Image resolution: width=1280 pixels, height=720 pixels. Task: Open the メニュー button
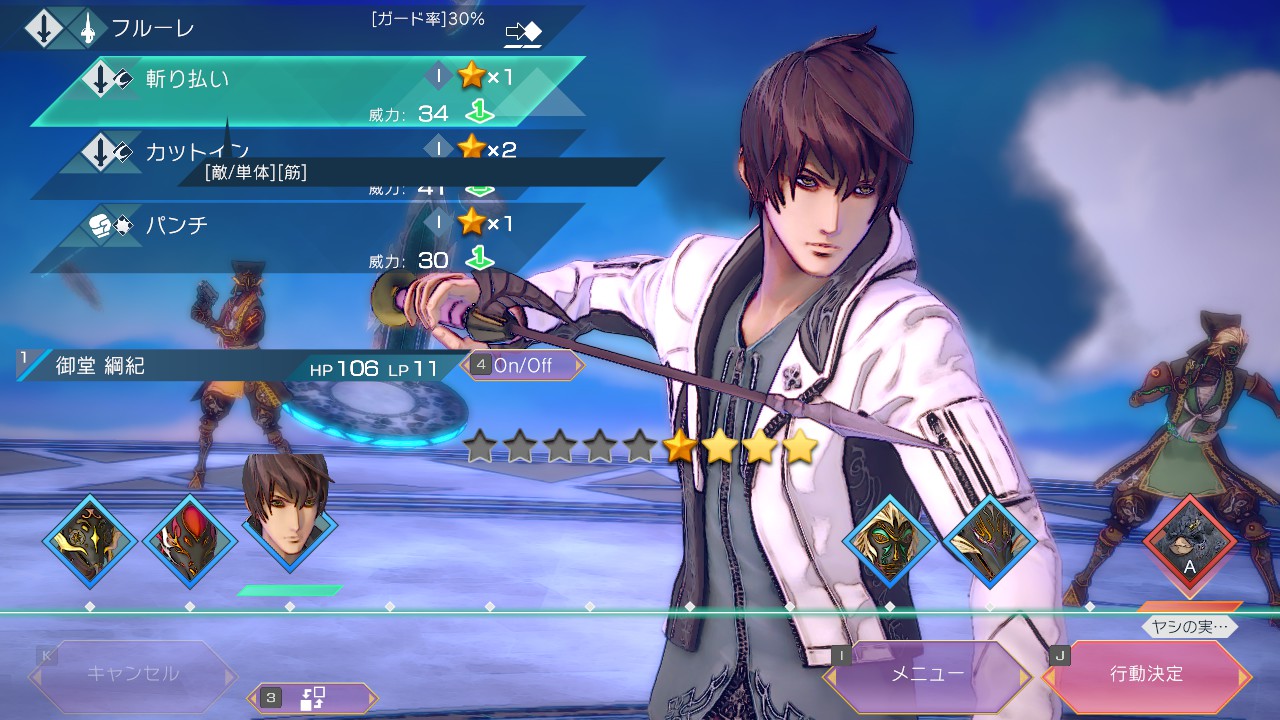click(x=927, y=675)
